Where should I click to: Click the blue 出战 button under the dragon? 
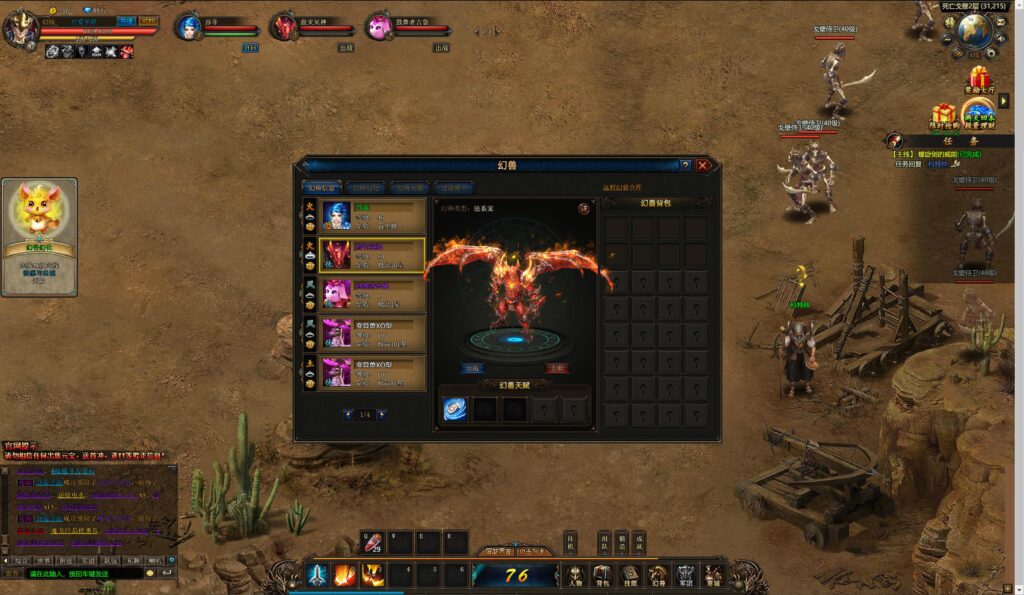pyautogui.click(x=473, y=367)
